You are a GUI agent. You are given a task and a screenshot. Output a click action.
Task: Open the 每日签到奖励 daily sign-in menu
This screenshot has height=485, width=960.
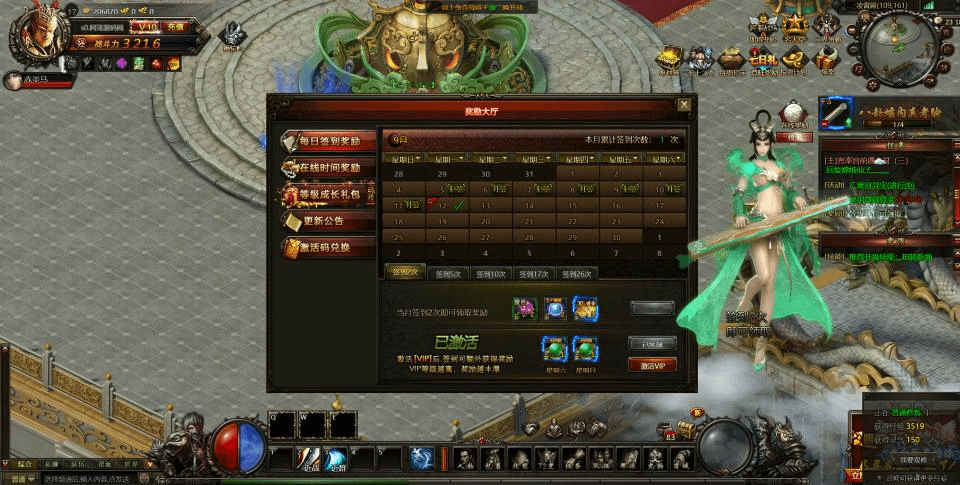pos(329,141)
